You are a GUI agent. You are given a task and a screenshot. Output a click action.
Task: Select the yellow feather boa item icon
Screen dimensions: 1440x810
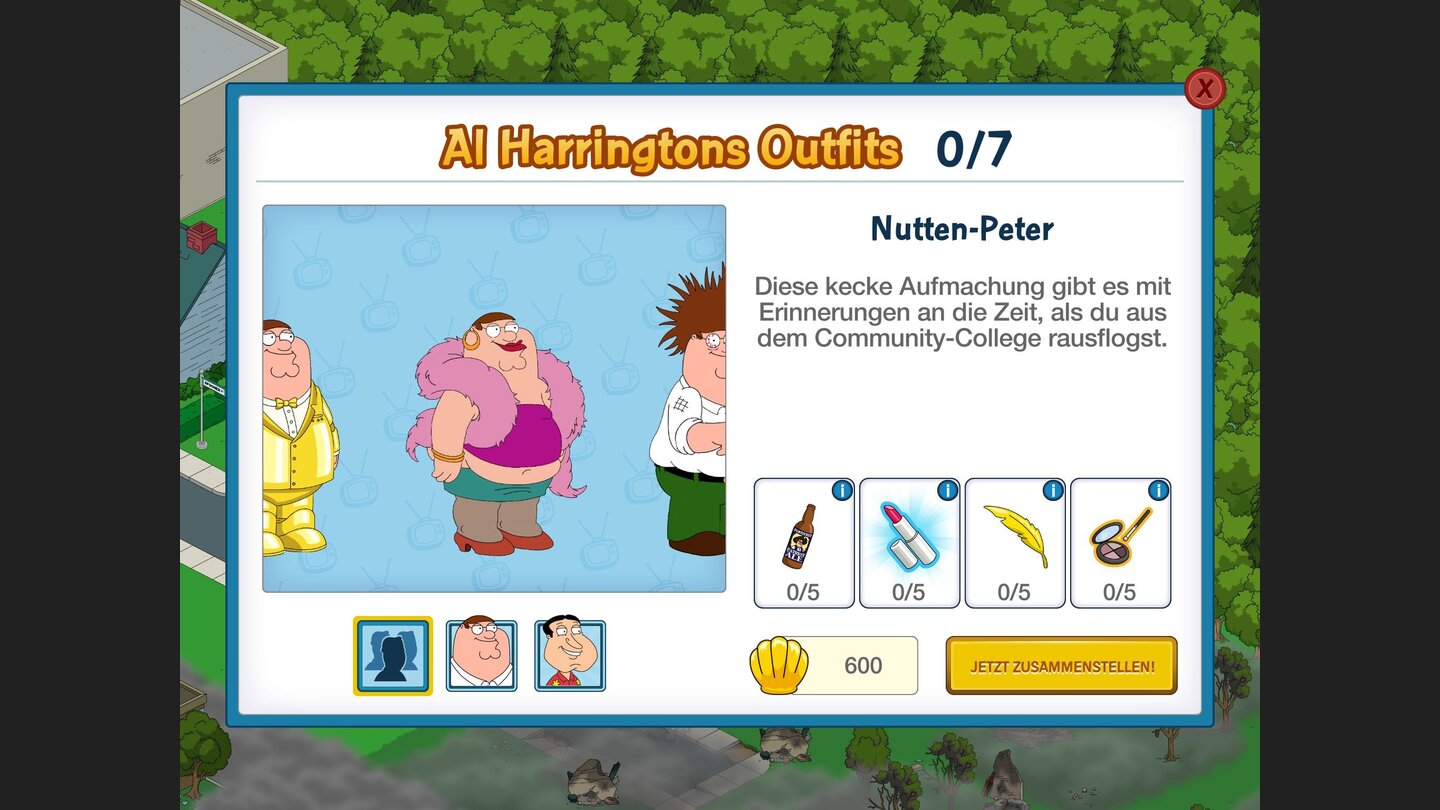[x=1015, y=535]
